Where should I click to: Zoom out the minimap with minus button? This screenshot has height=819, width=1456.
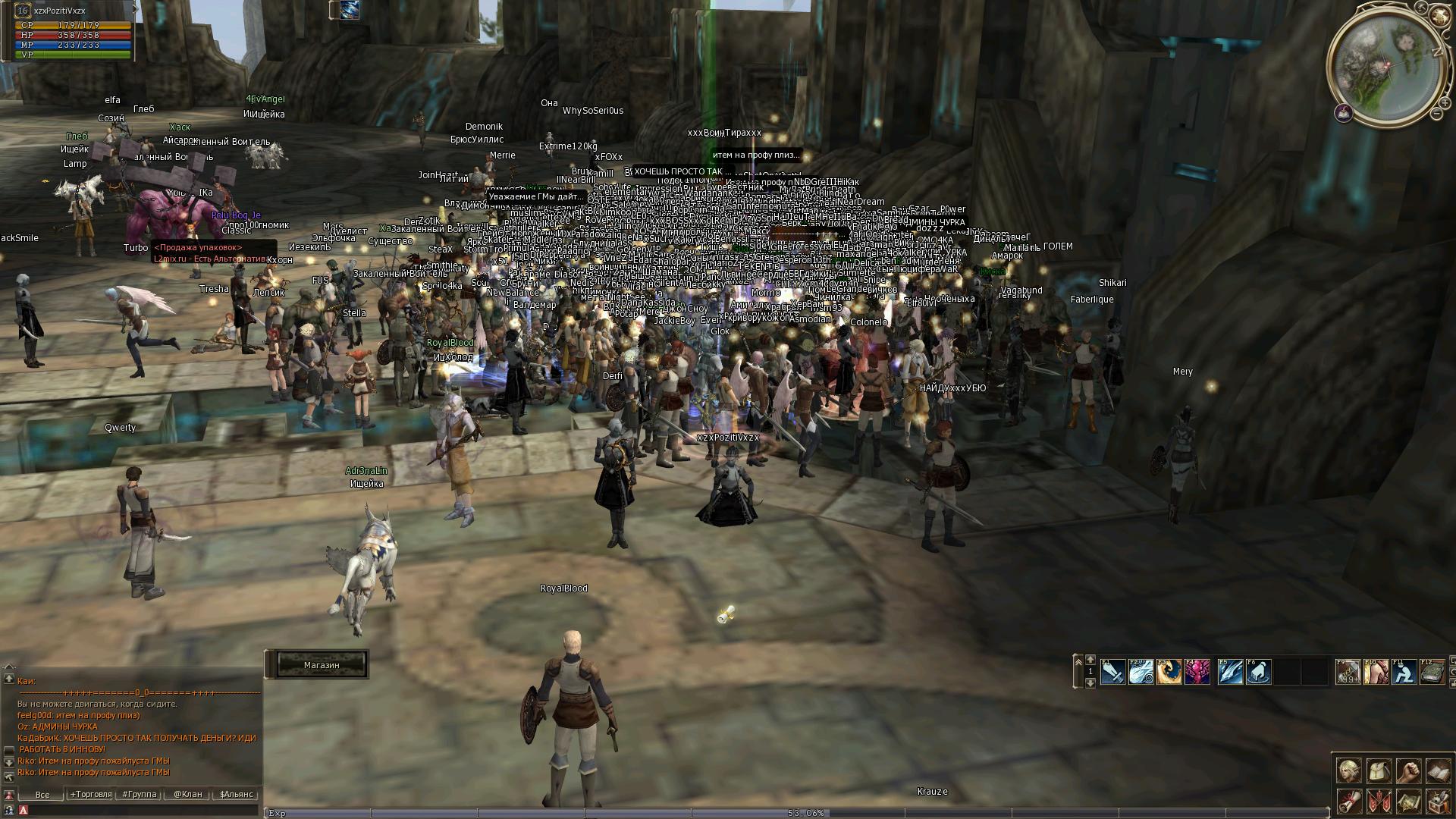(1436, 114)
